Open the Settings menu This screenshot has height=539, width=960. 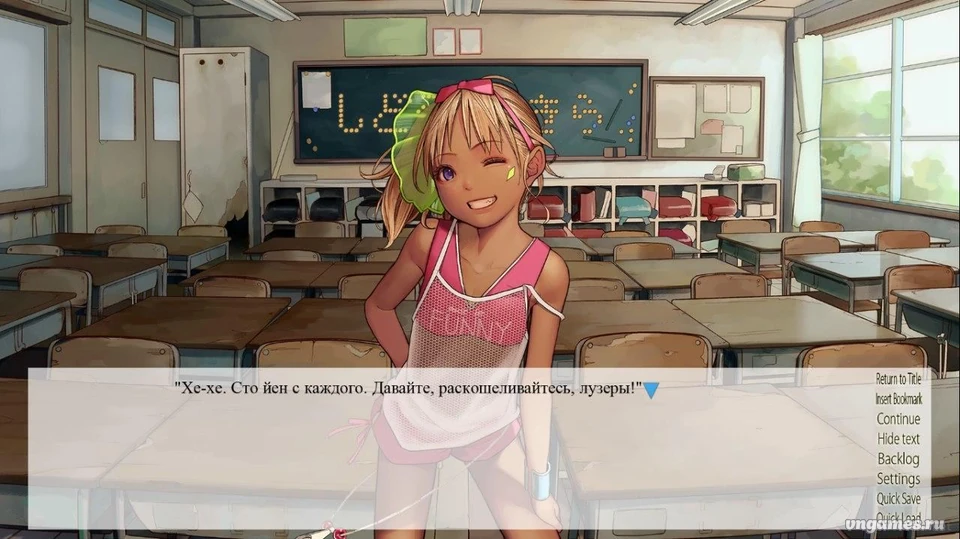pyautogui.click(x=898, y=479)
